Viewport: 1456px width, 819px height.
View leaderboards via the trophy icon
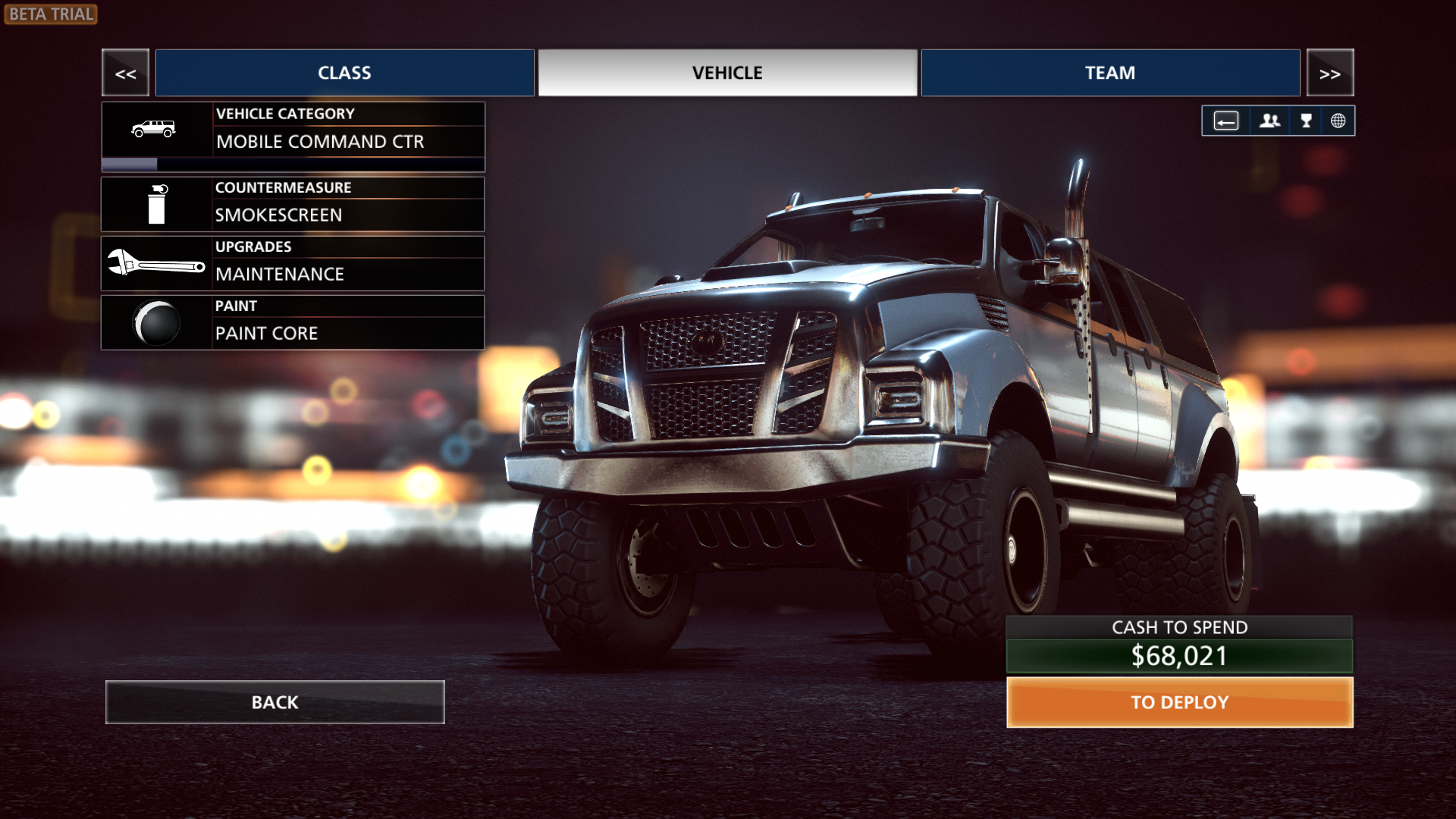[1306, 120]
